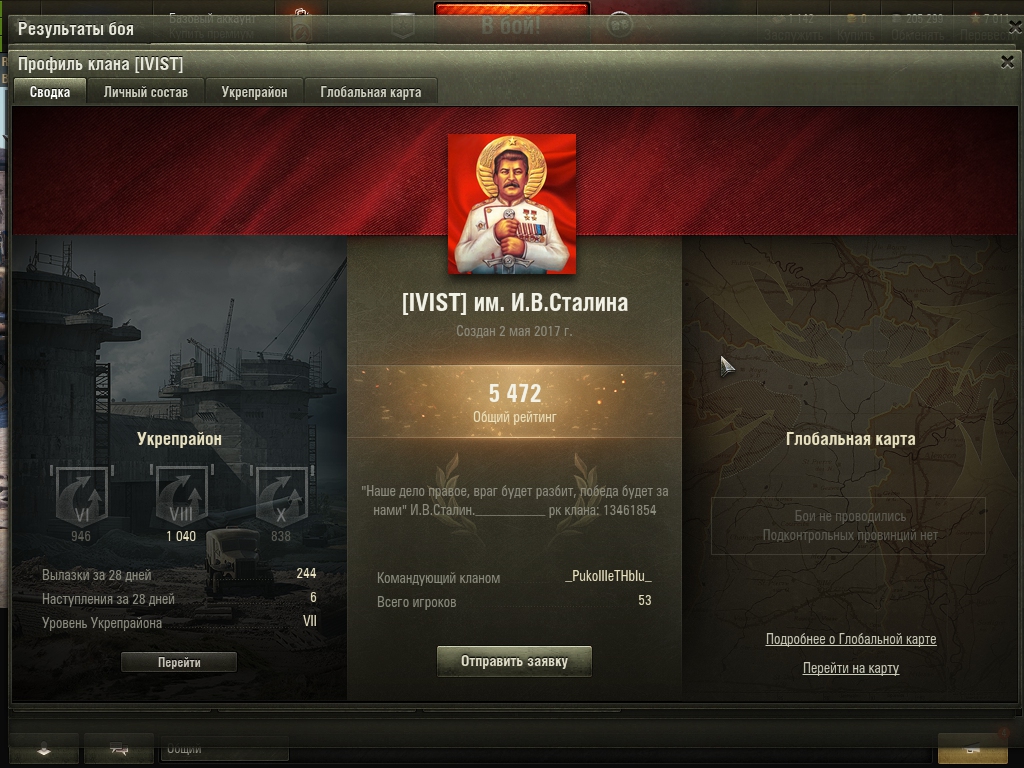This screenshot has height=768, width=1024.
Task: Close the Результаты боя window
Action: click(1007, 29)
